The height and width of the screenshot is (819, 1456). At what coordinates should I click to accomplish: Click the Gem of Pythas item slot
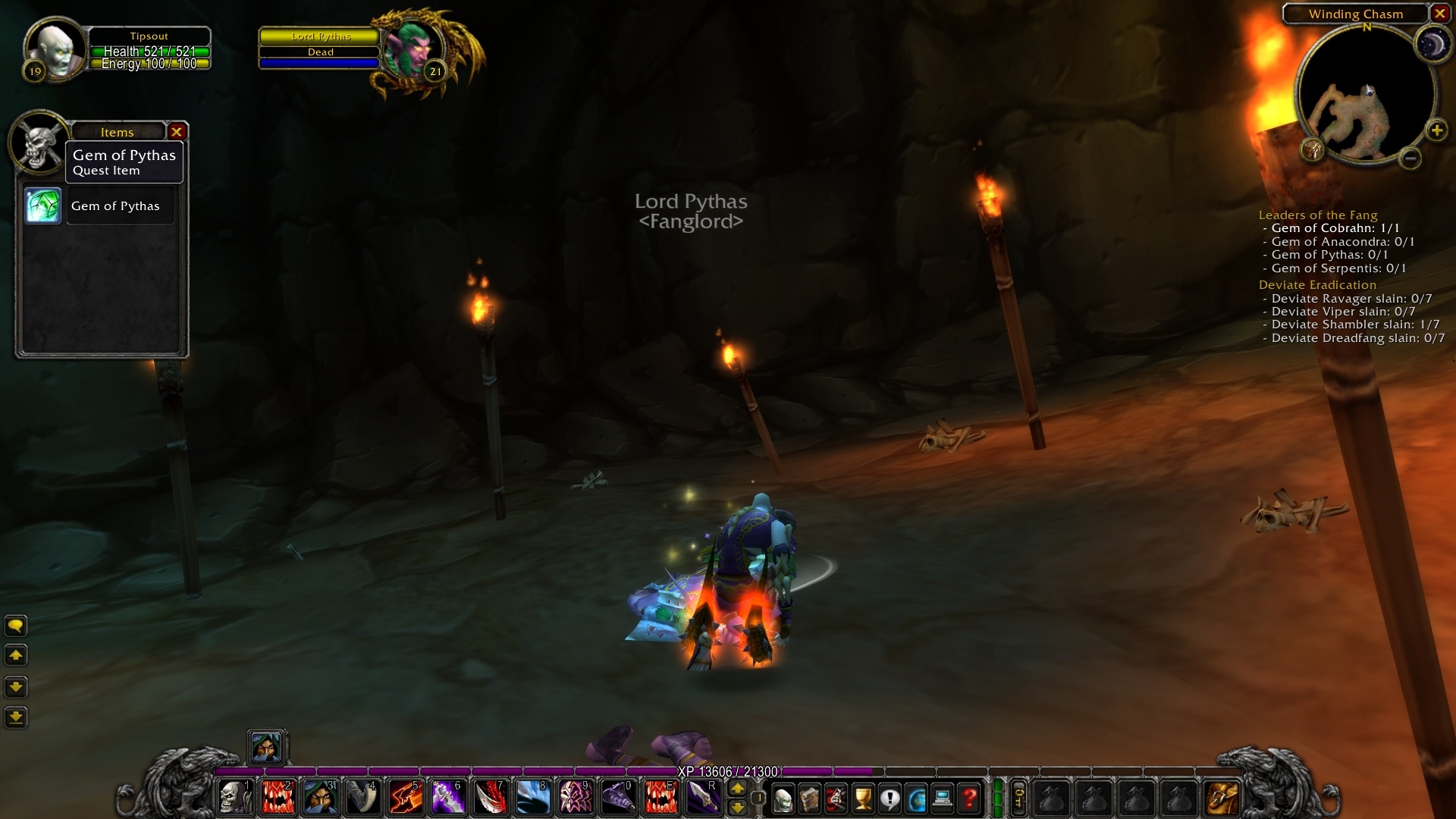(42, 206)
